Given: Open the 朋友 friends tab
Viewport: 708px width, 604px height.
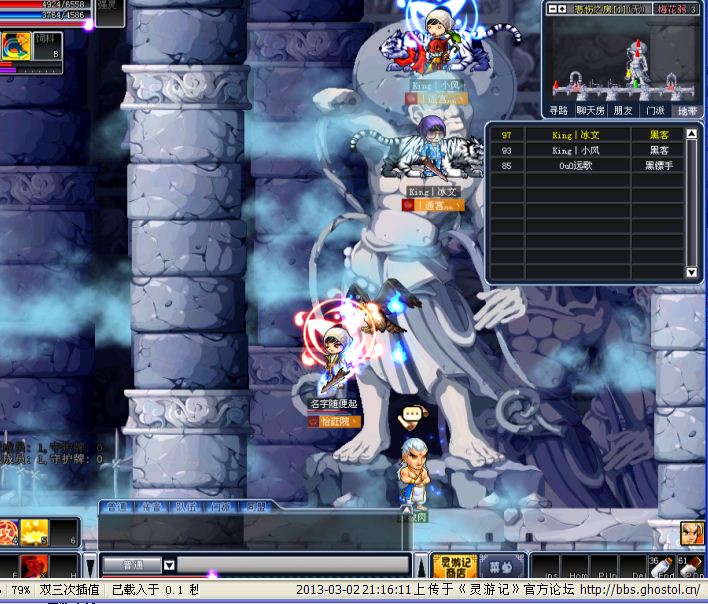Looking at the screenshot, I should coord(622,111).
